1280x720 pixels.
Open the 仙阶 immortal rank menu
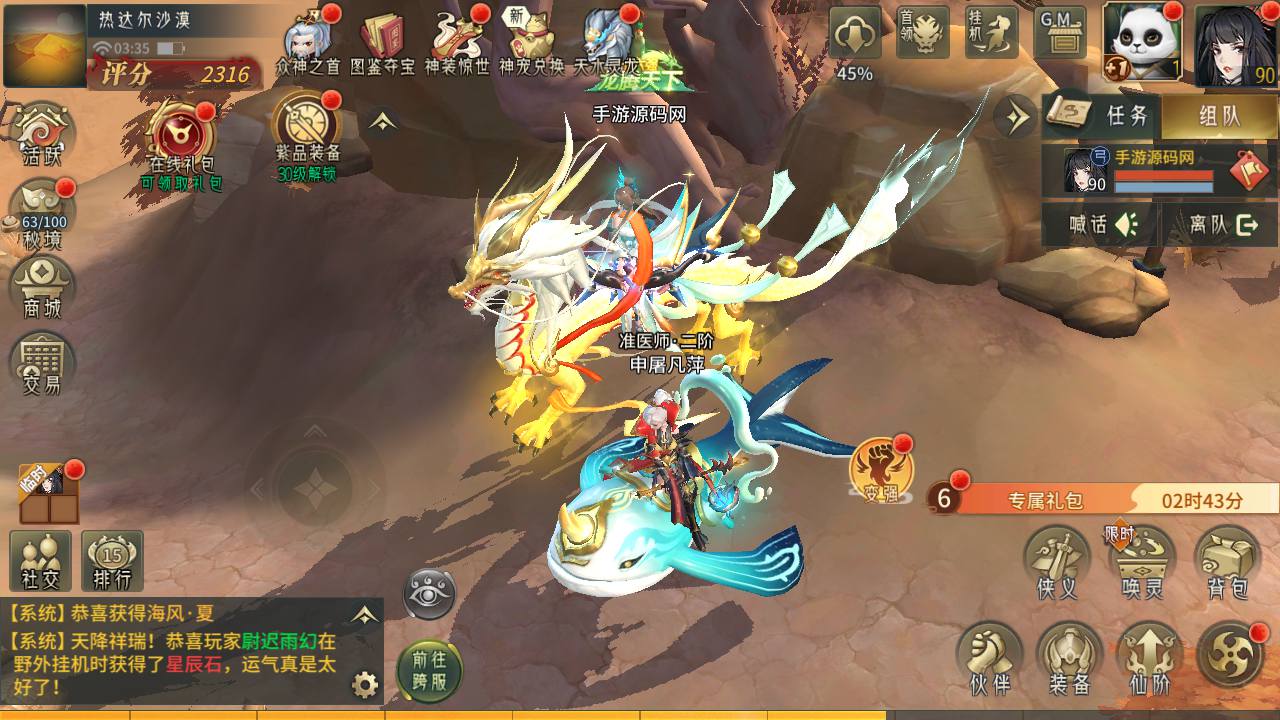[x=1149, y=658]
